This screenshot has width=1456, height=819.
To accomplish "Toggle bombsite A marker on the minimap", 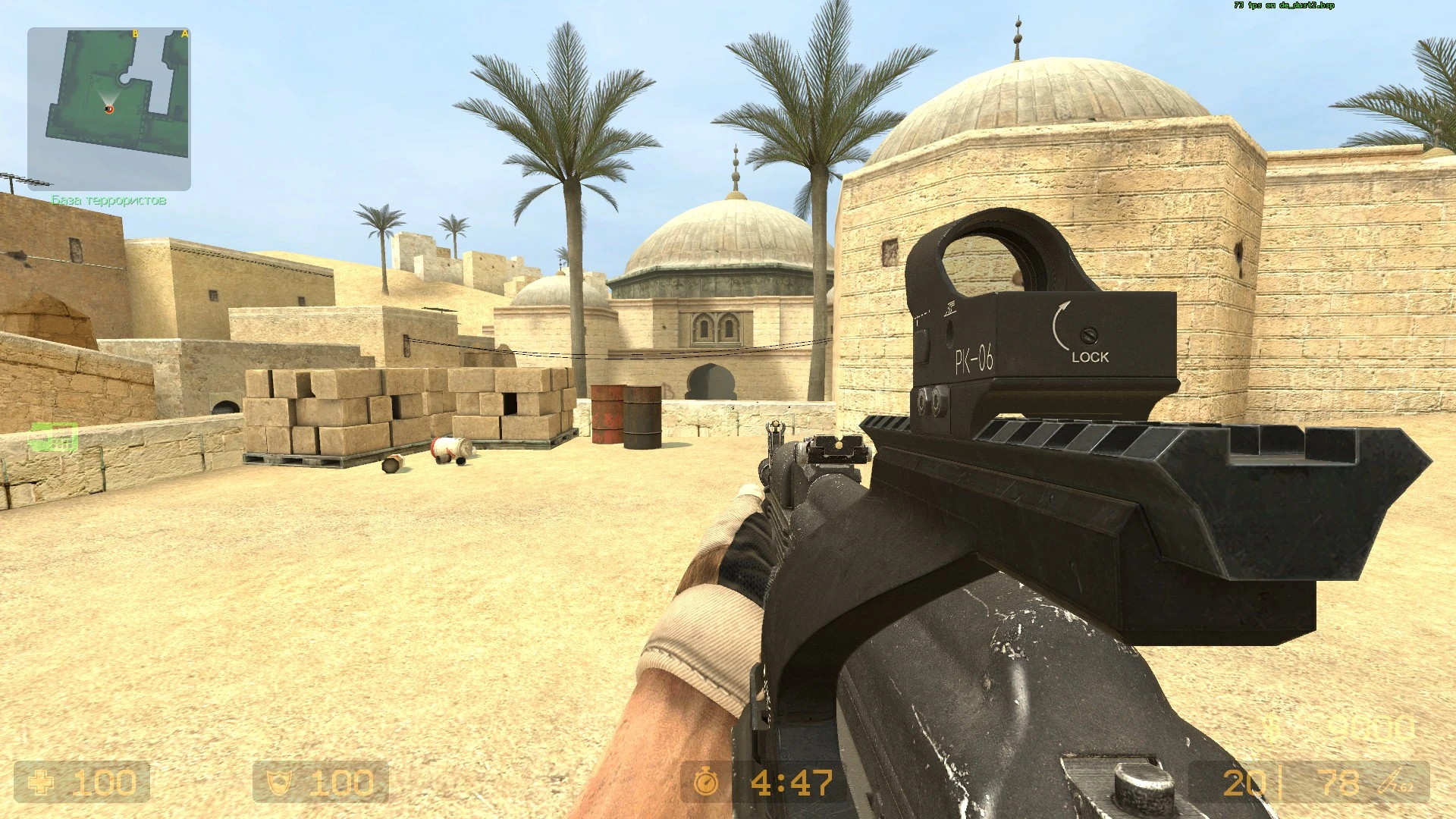I will (184, 33).
